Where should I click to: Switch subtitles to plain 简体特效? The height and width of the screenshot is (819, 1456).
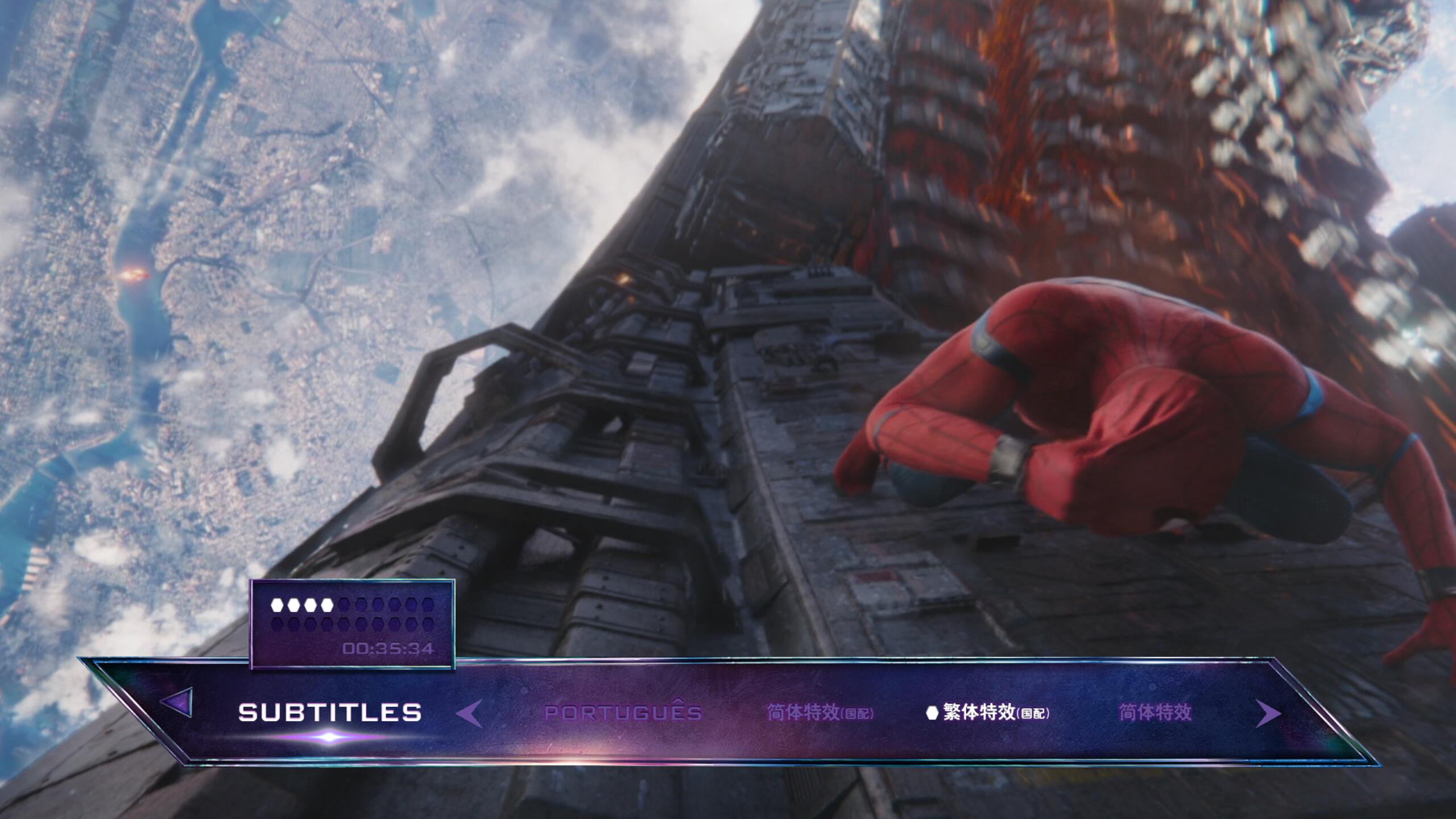1155,712
